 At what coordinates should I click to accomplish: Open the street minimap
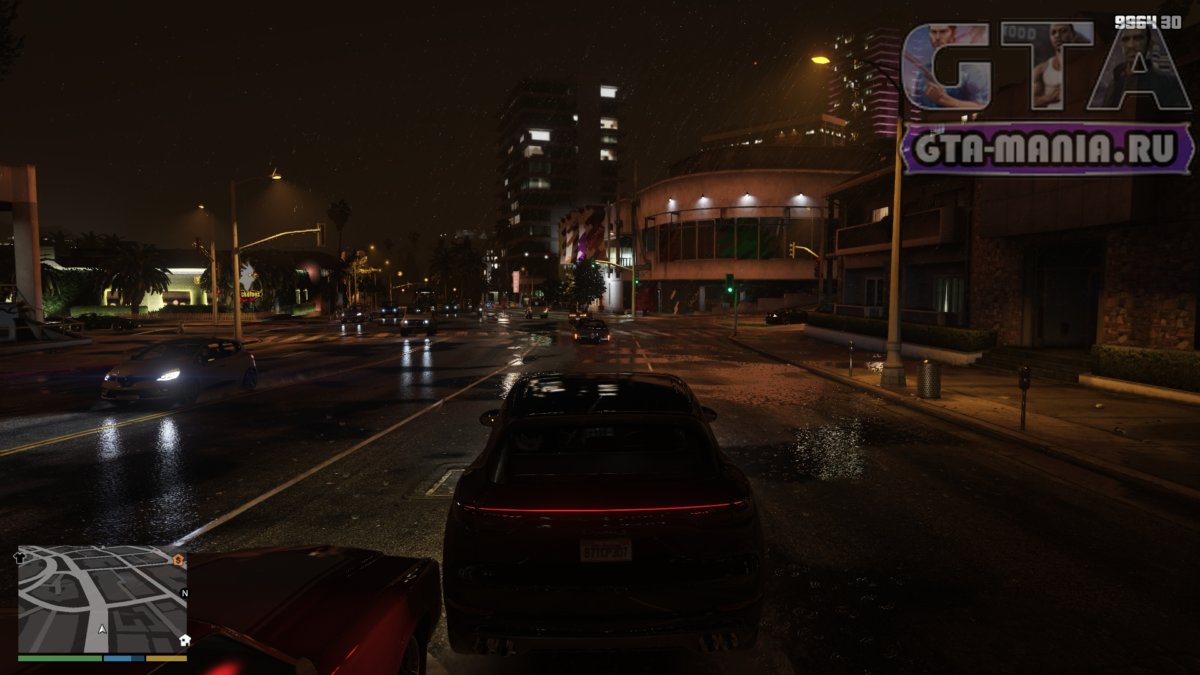point(102,599)
